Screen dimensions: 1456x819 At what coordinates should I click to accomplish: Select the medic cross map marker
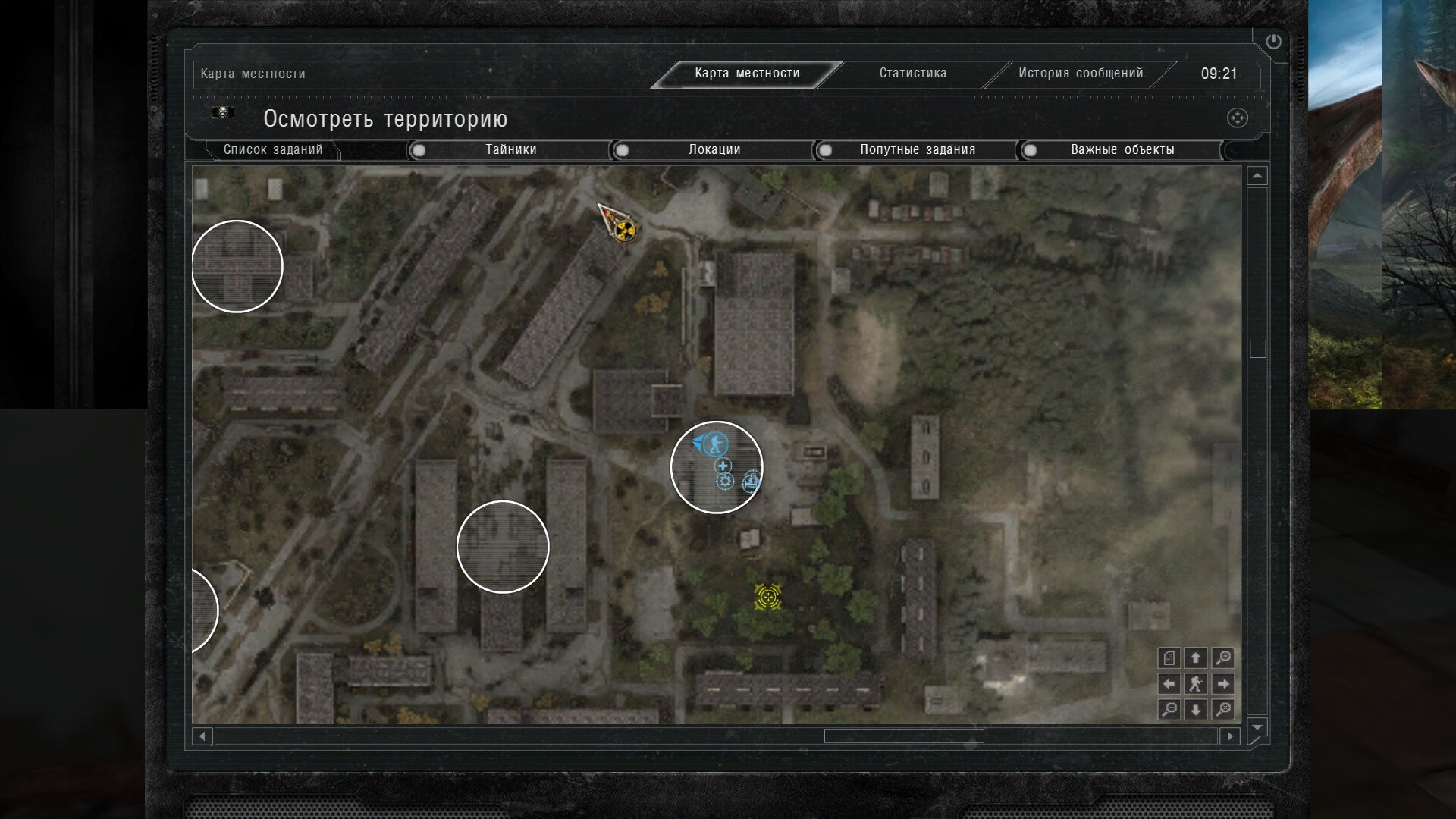coord(723,466)
